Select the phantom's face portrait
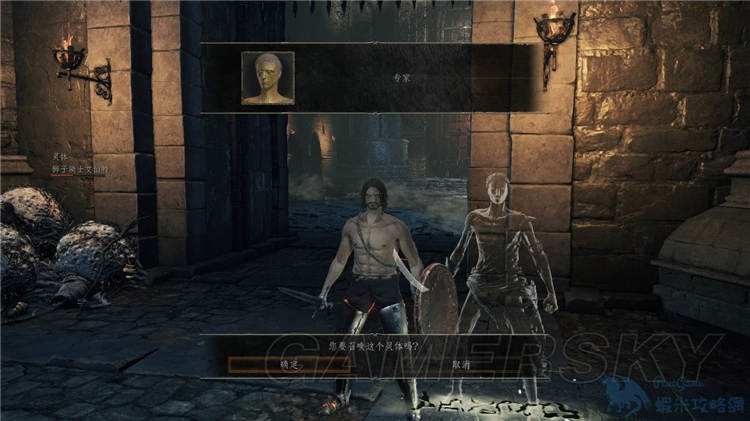The width and height of the screenshot is (750, 421). 268,78
